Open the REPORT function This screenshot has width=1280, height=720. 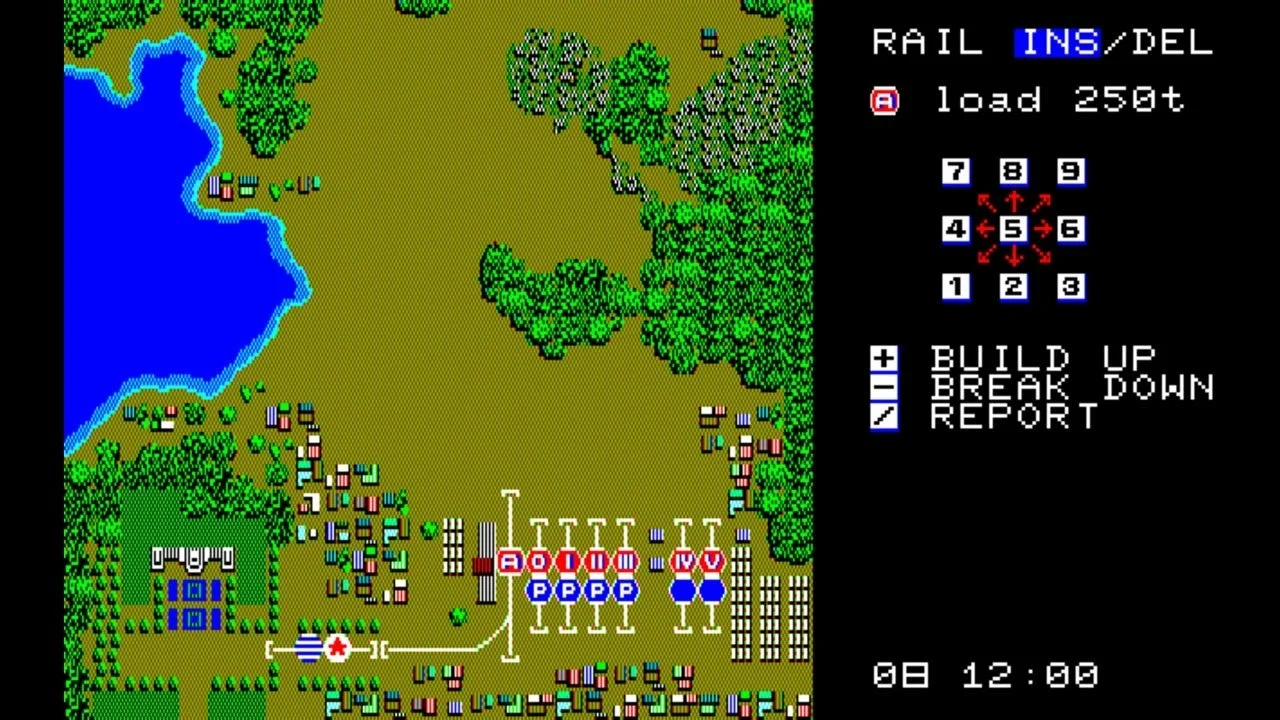(x=884, y=416)
